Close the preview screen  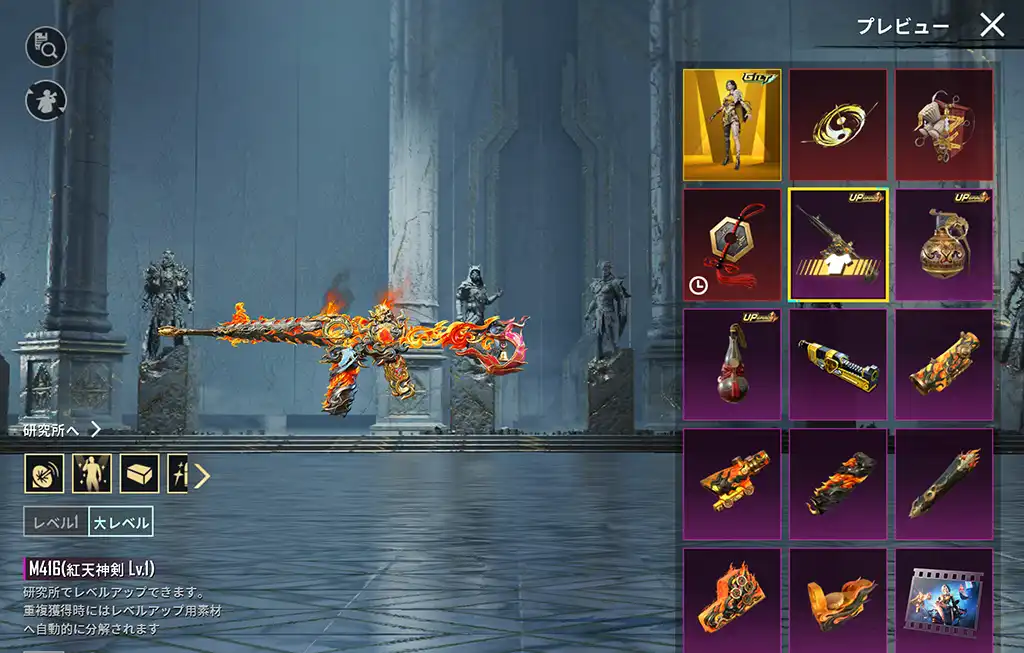coord(991,25)
